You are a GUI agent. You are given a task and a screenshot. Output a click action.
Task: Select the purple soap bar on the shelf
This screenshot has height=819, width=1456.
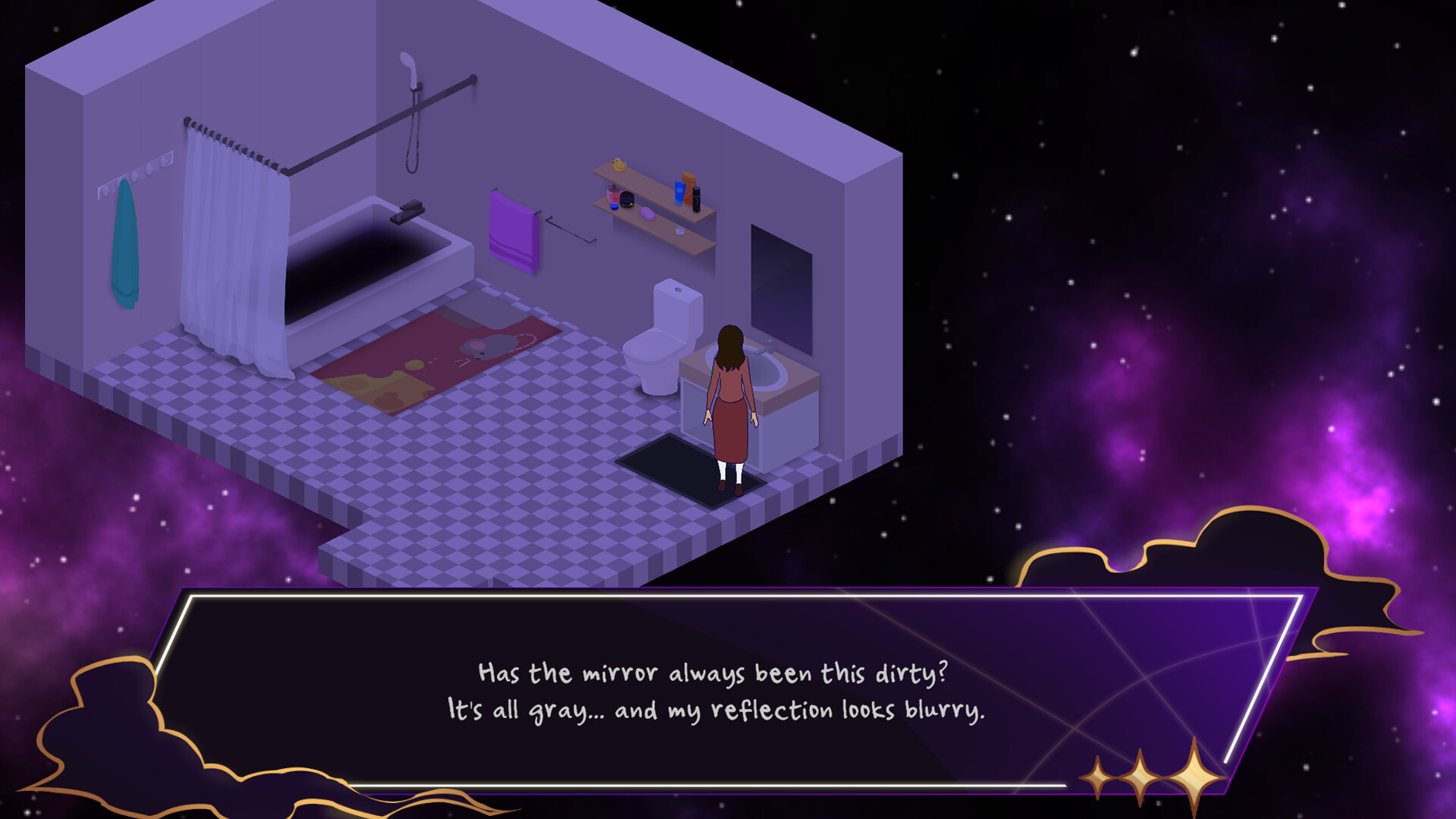(x=648, y=213)
